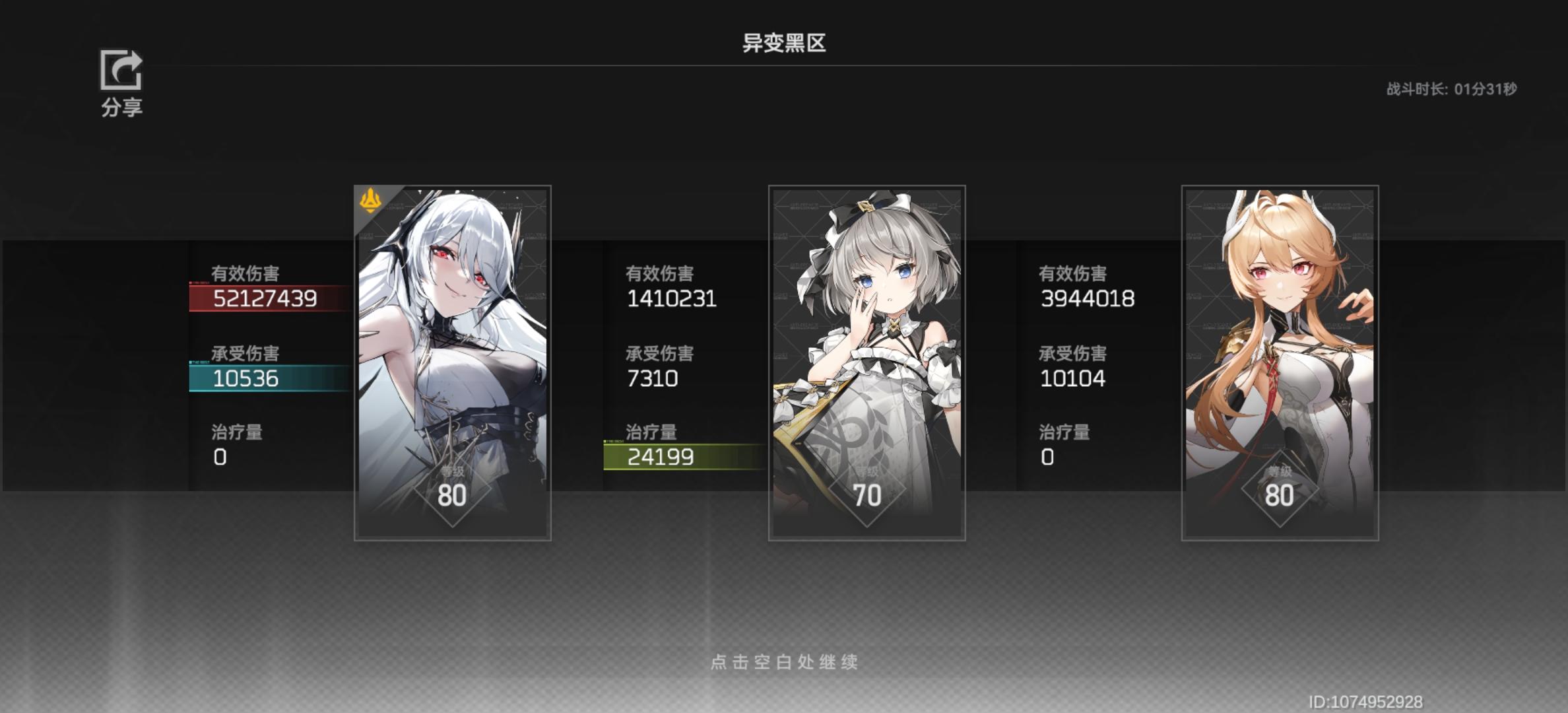Click the 分享 share icon
Viewport: 1568px width, 713px height.
point(121,71)
